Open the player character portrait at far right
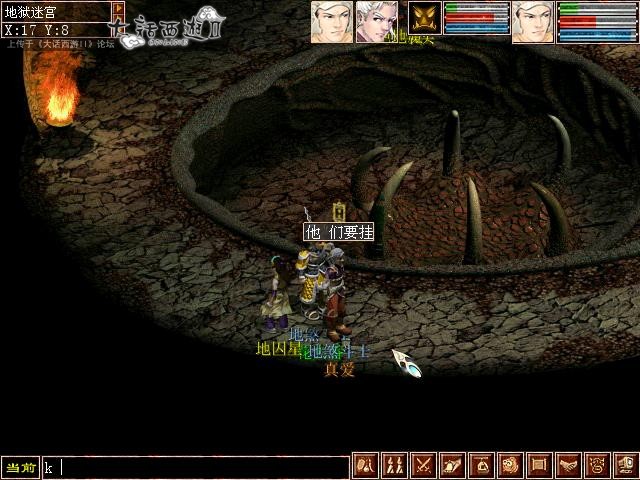The width and height of the screenshot is (640, 480). pos(532,20)
